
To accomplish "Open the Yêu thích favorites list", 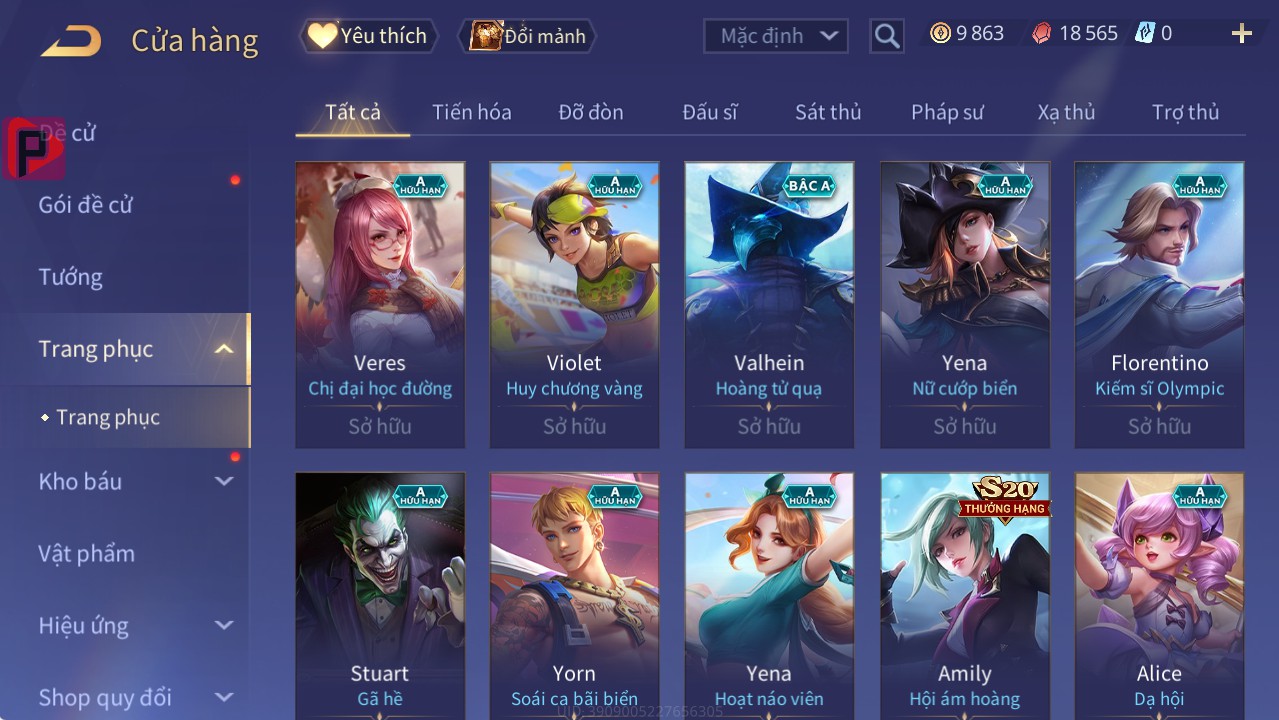I will [368, 36].
